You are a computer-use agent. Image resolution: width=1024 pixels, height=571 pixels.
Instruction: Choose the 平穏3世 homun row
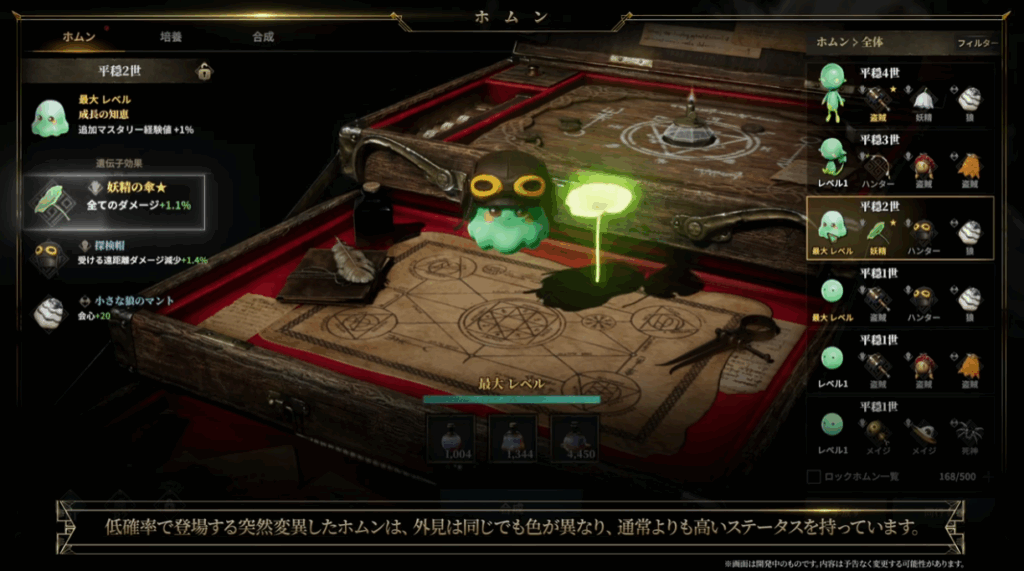902,160
